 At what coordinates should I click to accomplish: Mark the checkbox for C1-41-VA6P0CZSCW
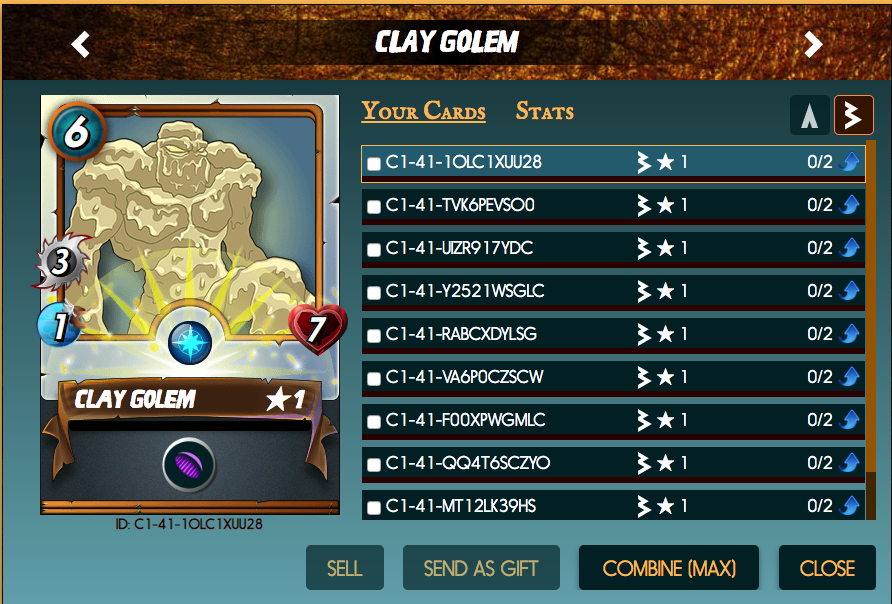[x=374, y=379]
